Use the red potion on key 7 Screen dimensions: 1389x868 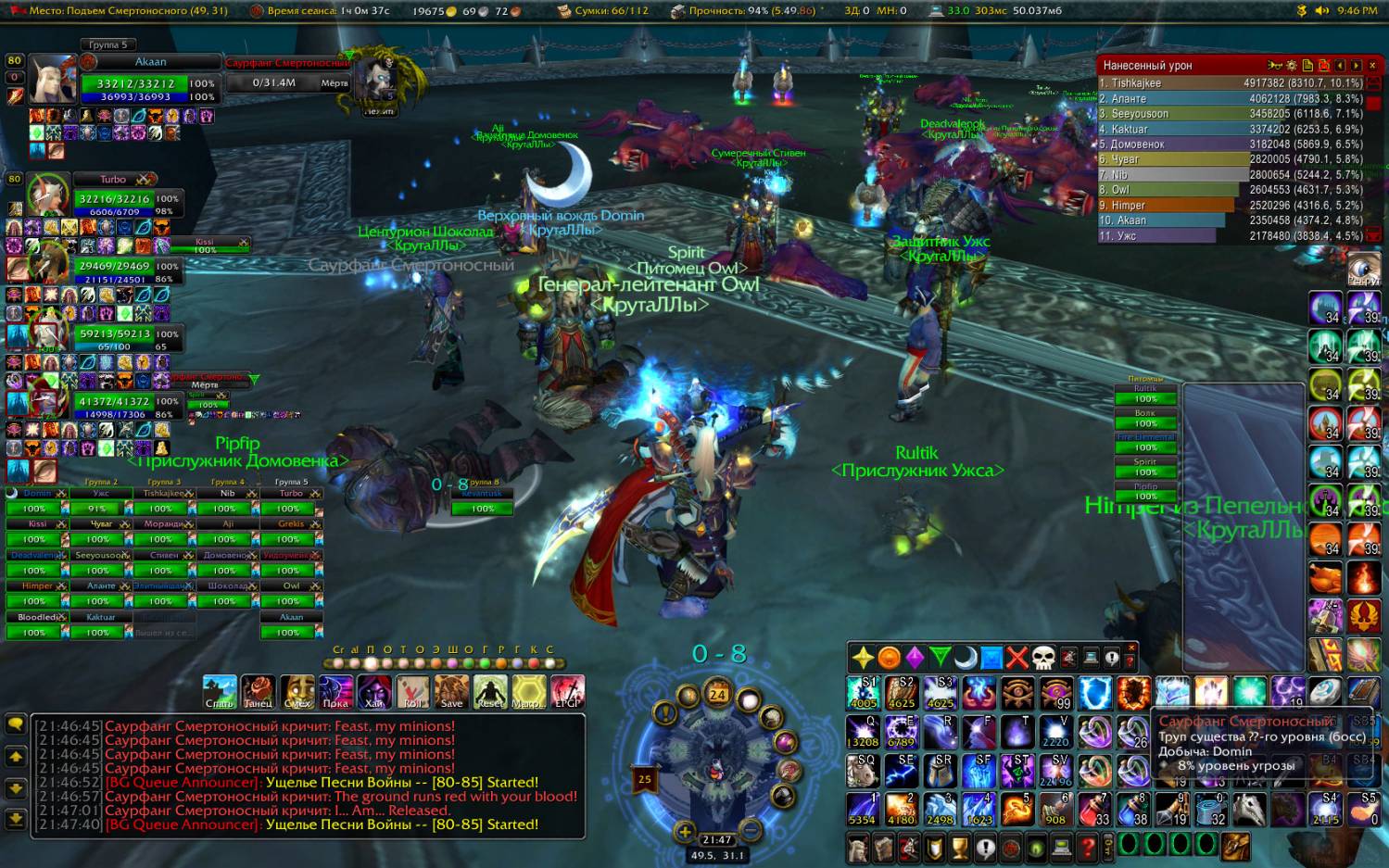(x=1094, y=809)
